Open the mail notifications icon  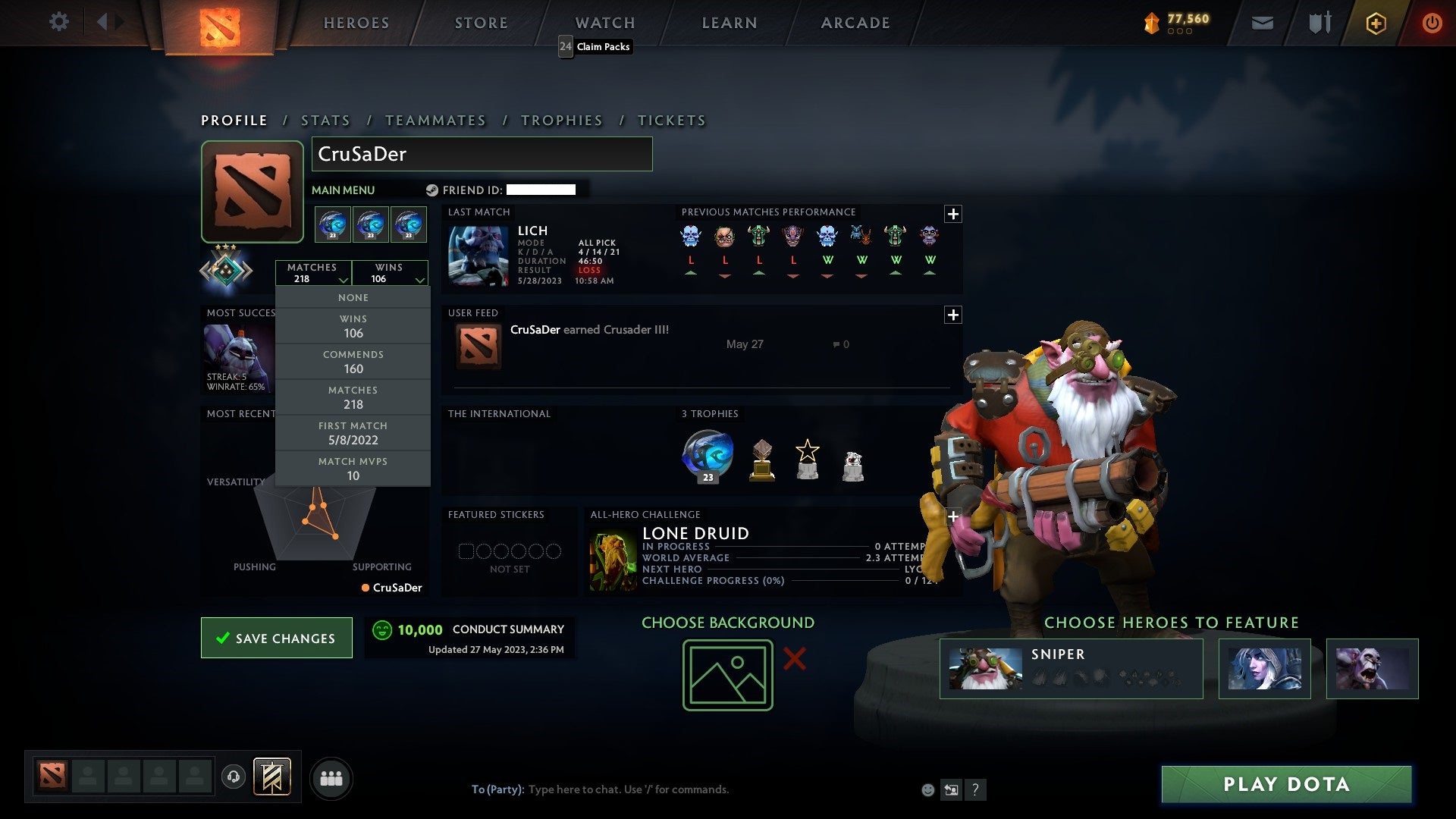[x=1263, y=23]
